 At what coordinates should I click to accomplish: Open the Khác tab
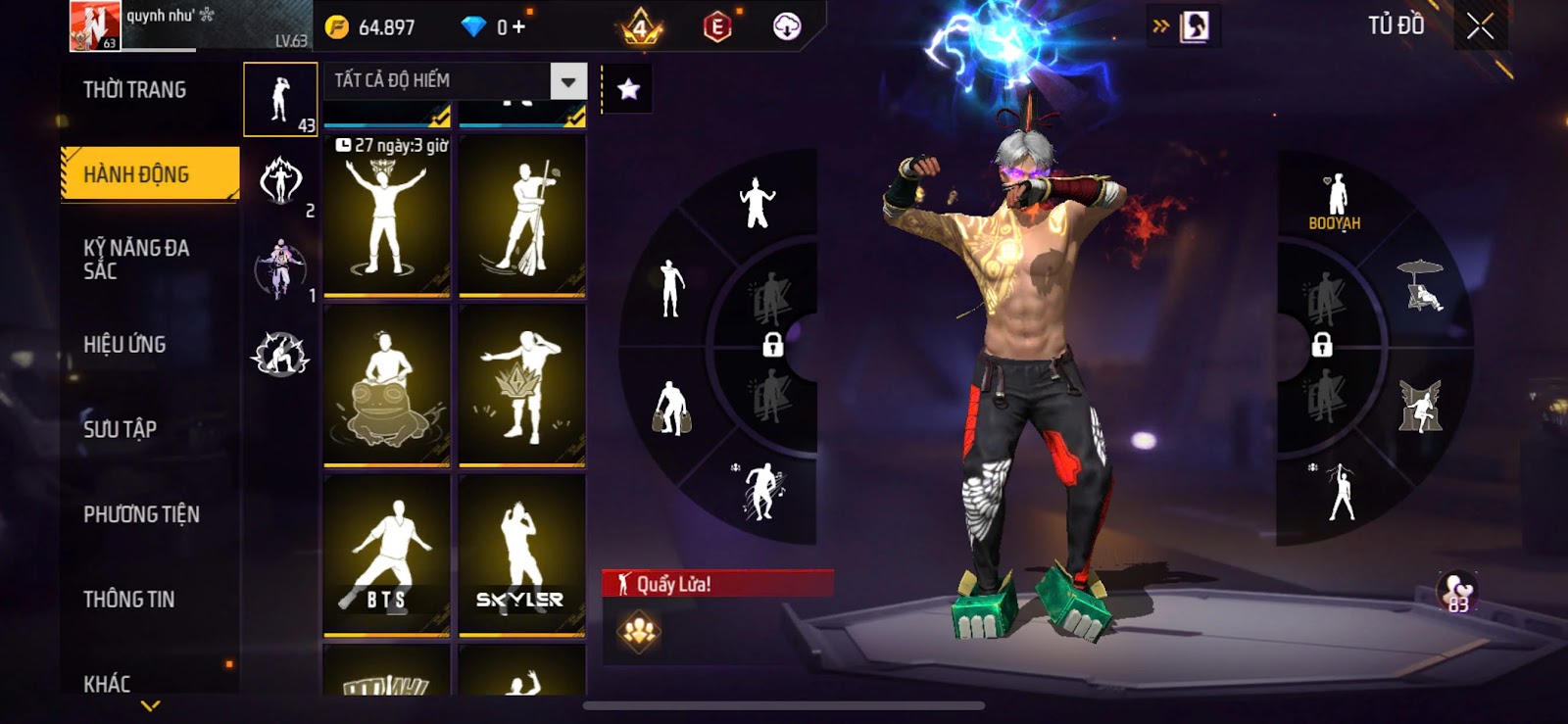[108, 683]
